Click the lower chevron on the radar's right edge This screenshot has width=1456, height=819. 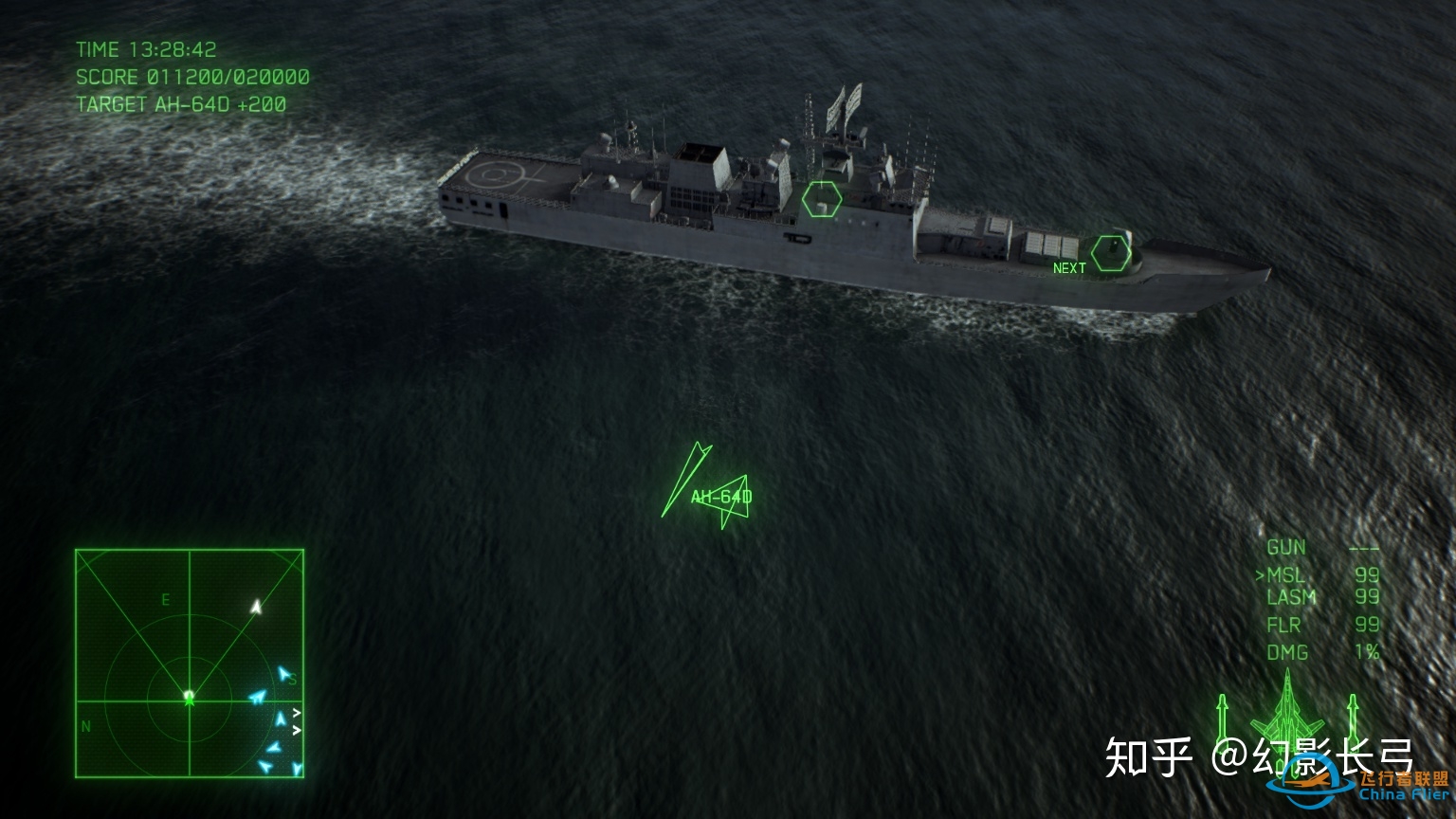pyautogui.click(x=297, y=731)
